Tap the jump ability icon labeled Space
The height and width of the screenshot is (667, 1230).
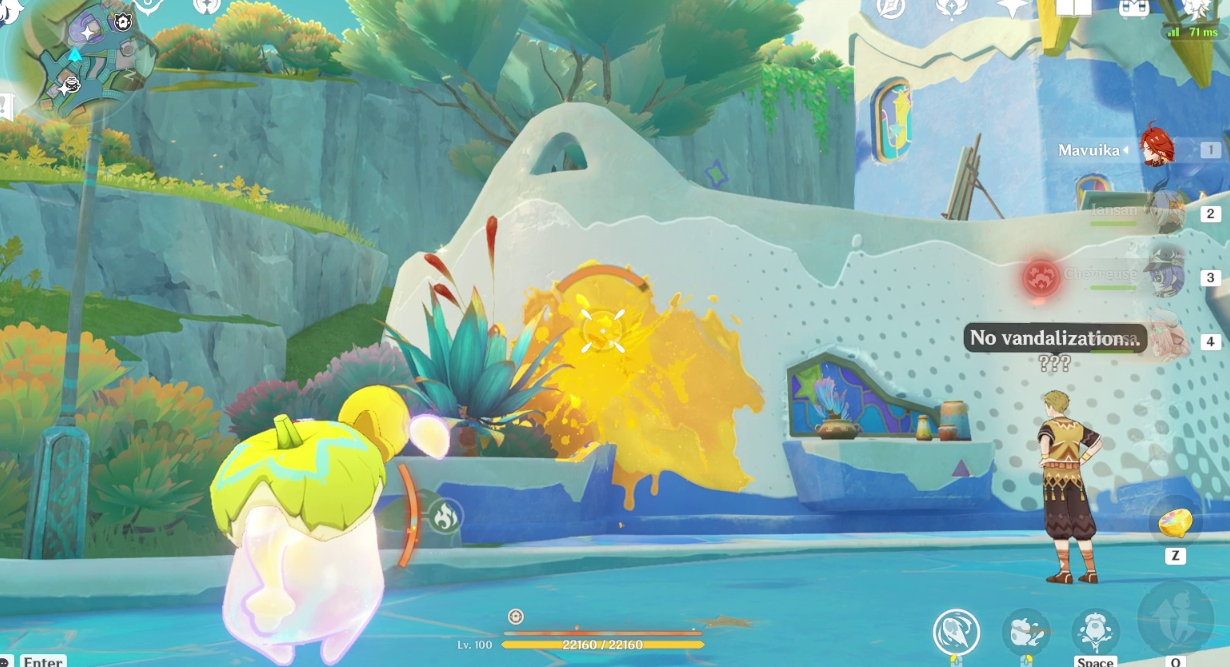tap(1095, 632)
